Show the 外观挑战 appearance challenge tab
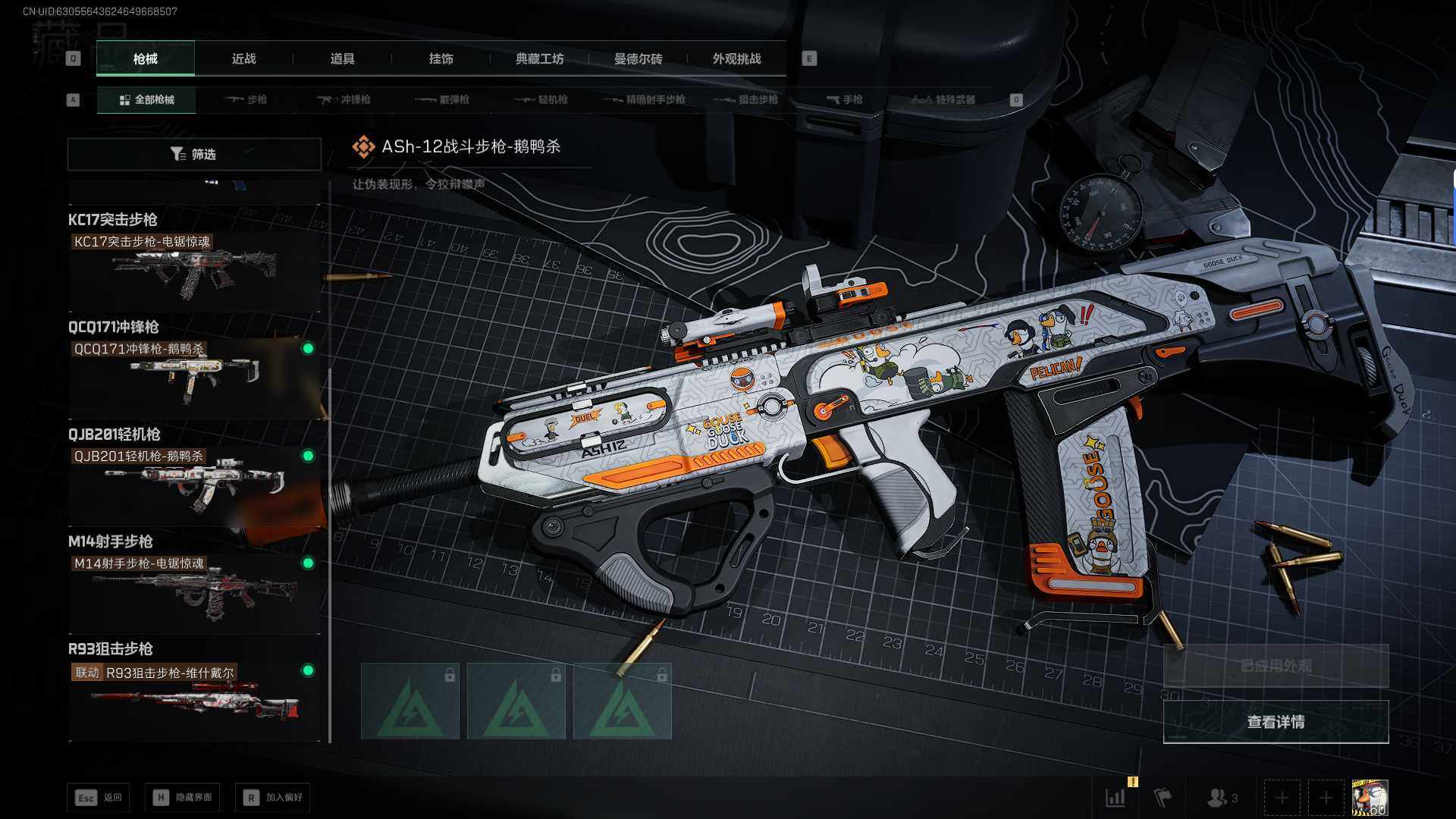The width and height of the screenshot is (1456, 819). [x=736, y=59]
